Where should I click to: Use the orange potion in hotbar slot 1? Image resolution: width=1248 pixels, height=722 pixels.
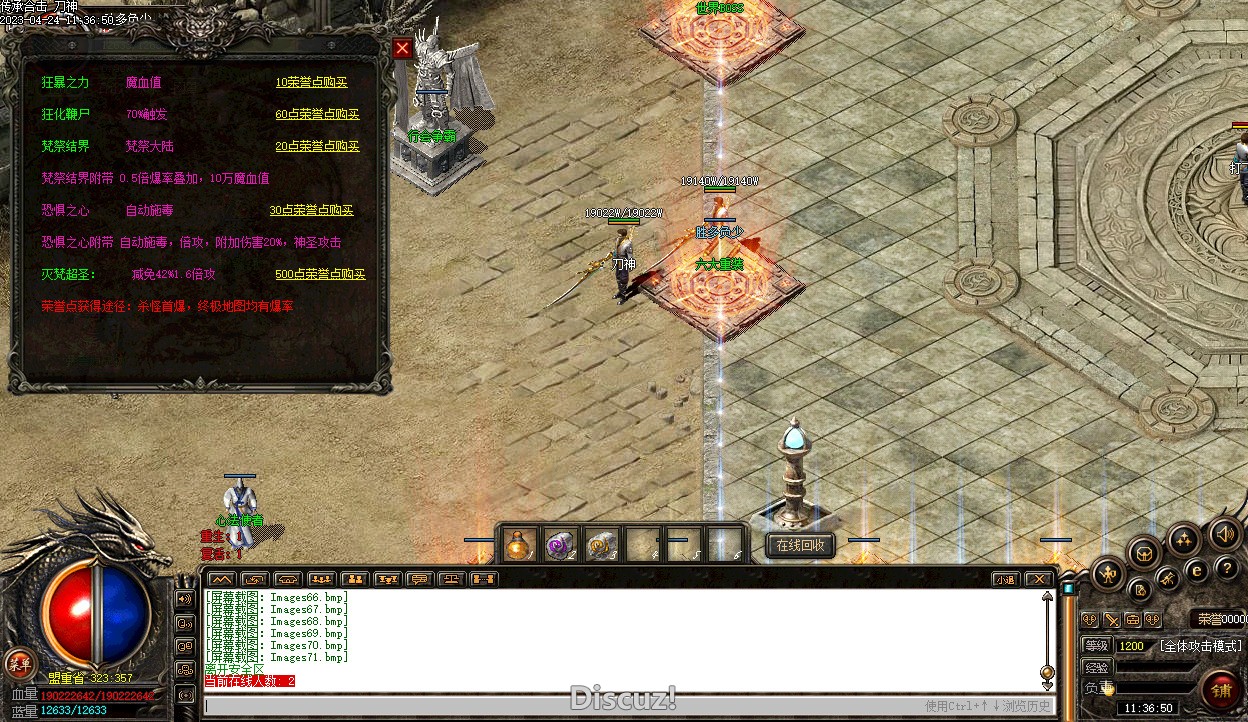[518, 545]
